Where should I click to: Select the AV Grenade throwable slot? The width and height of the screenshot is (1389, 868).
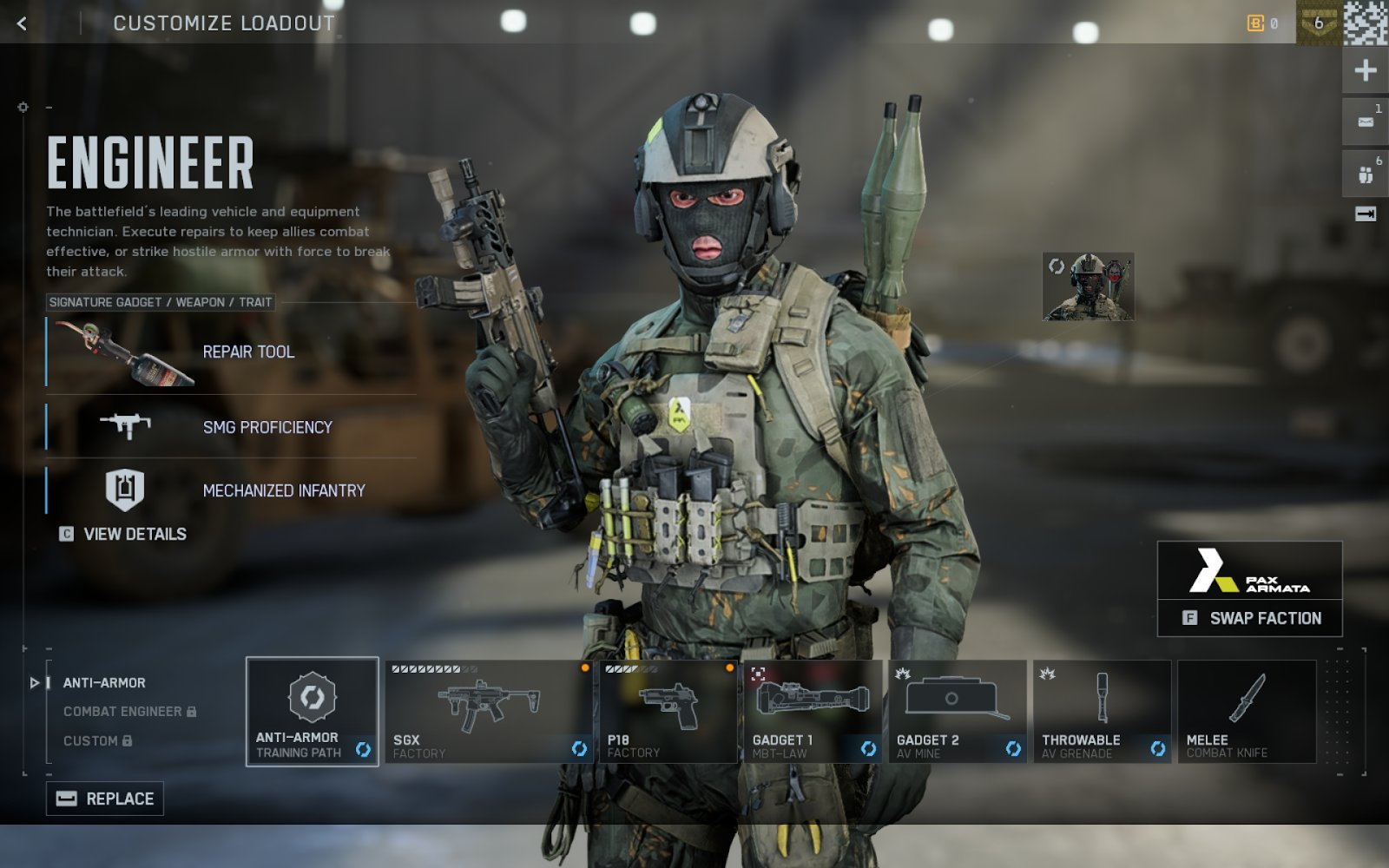(x=1102, y=712)
